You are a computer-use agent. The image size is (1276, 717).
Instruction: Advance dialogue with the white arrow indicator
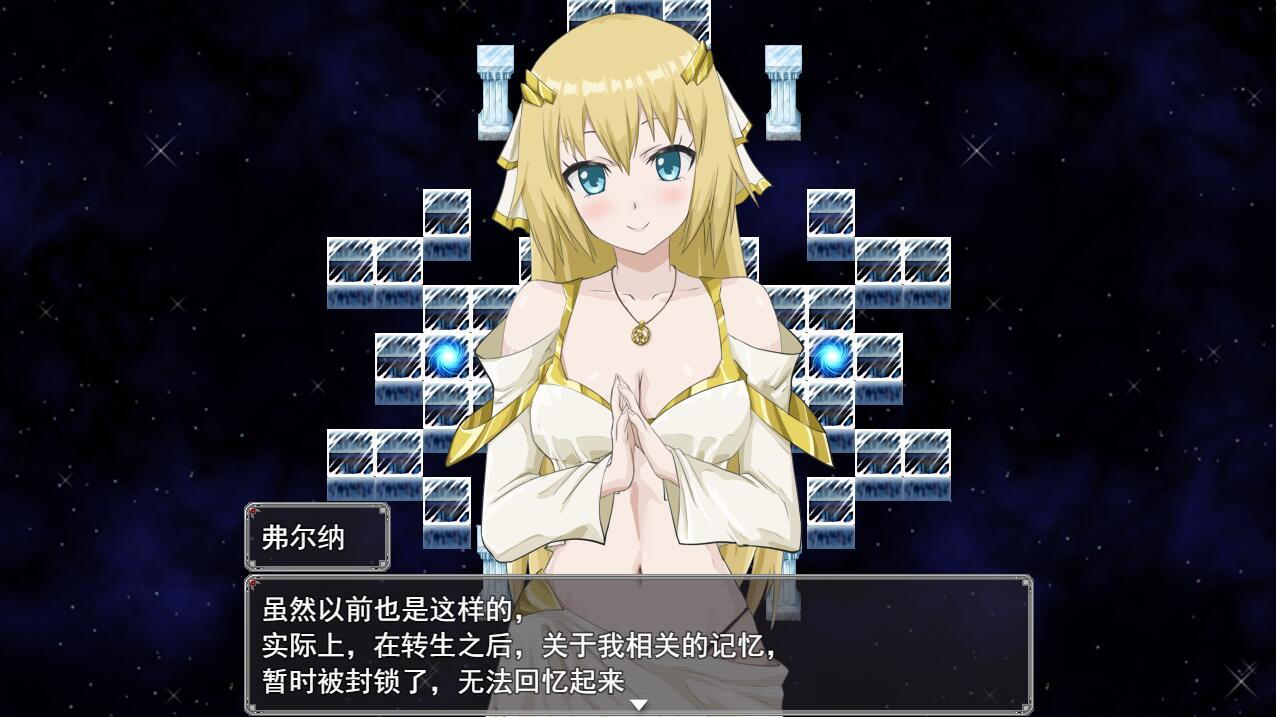(638, 704)
